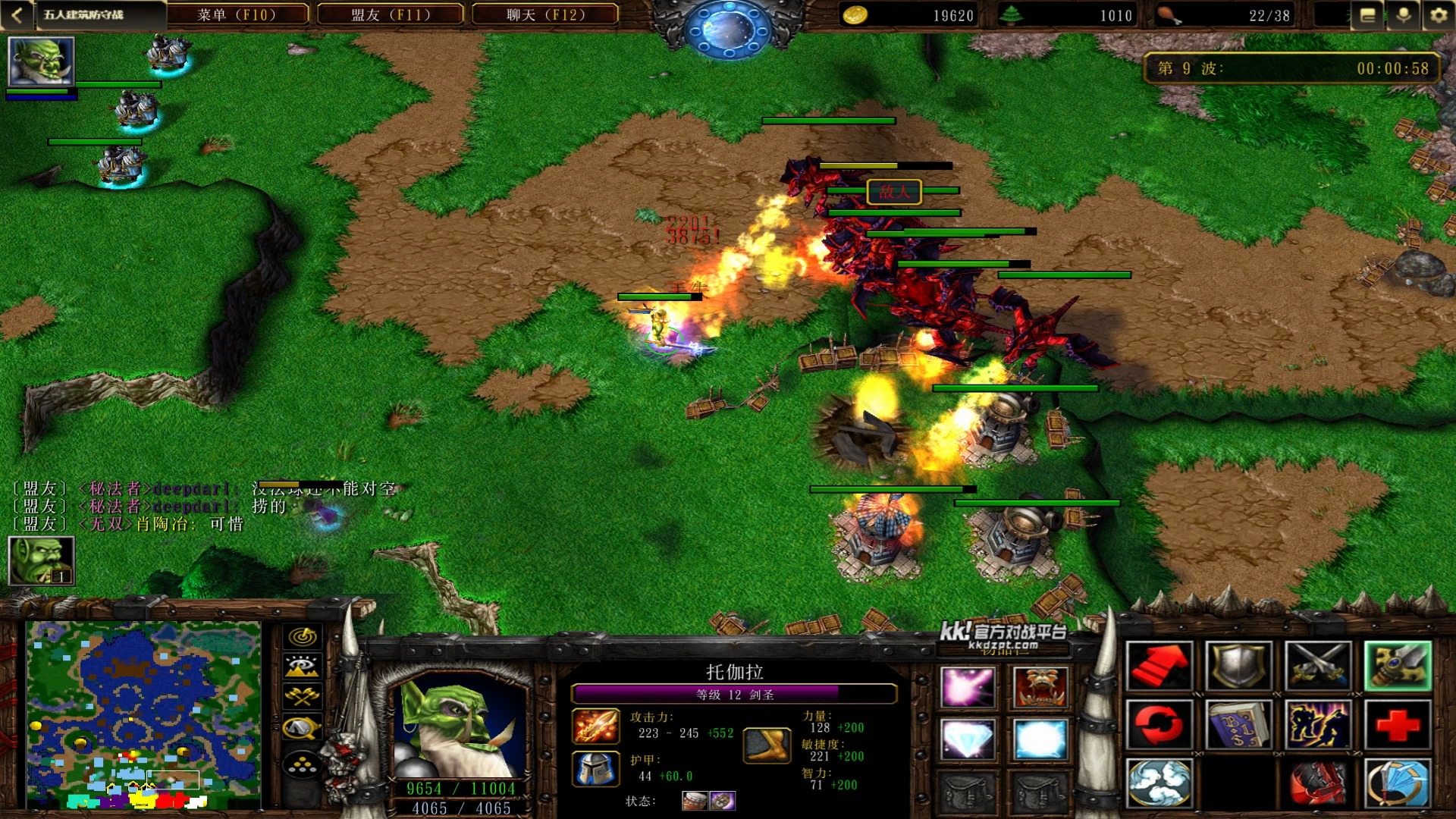Cast the Bladestorm whirling blade ability
The height and width of the screenshot is (819, 1456).
1398,783
